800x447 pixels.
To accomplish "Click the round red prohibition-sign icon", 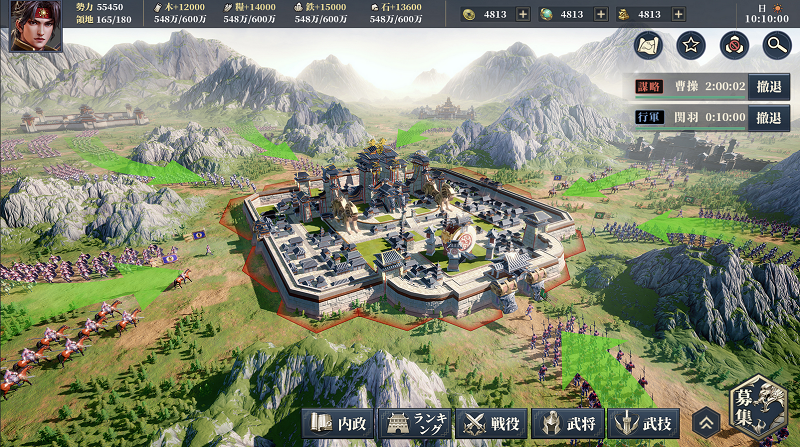I will tap(733, 44).
